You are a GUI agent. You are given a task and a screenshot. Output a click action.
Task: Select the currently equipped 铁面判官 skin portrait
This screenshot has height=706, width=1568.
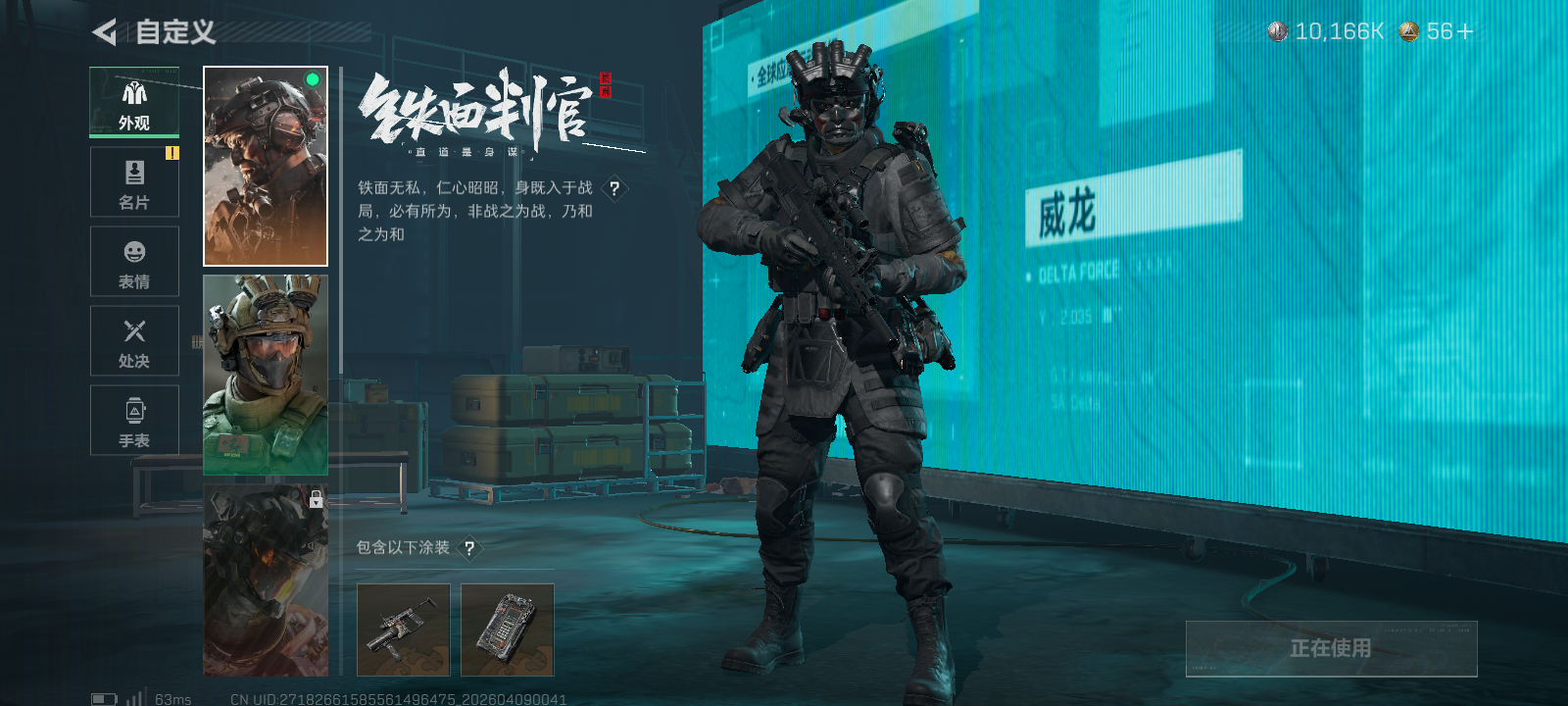pos(265,165)
